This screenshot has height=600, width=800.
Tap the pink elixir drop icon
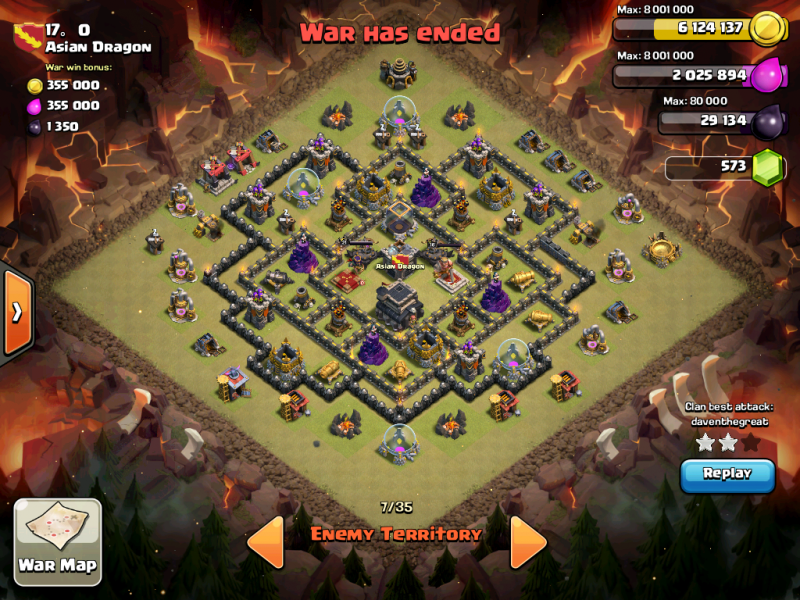click(767, 75)
